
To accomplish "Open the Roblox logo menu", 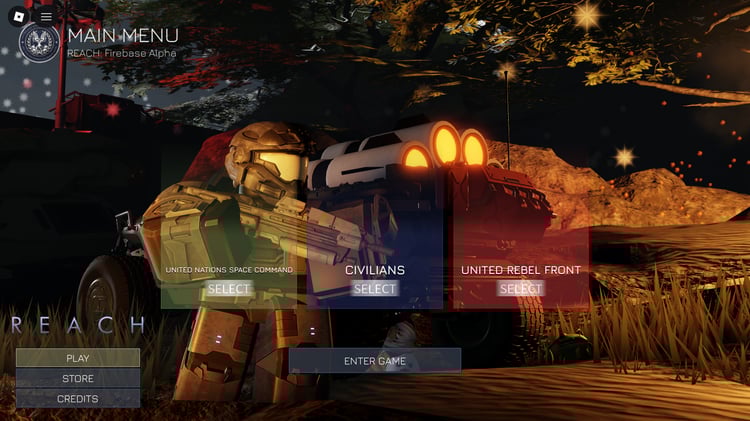I will tap(18, 16).
